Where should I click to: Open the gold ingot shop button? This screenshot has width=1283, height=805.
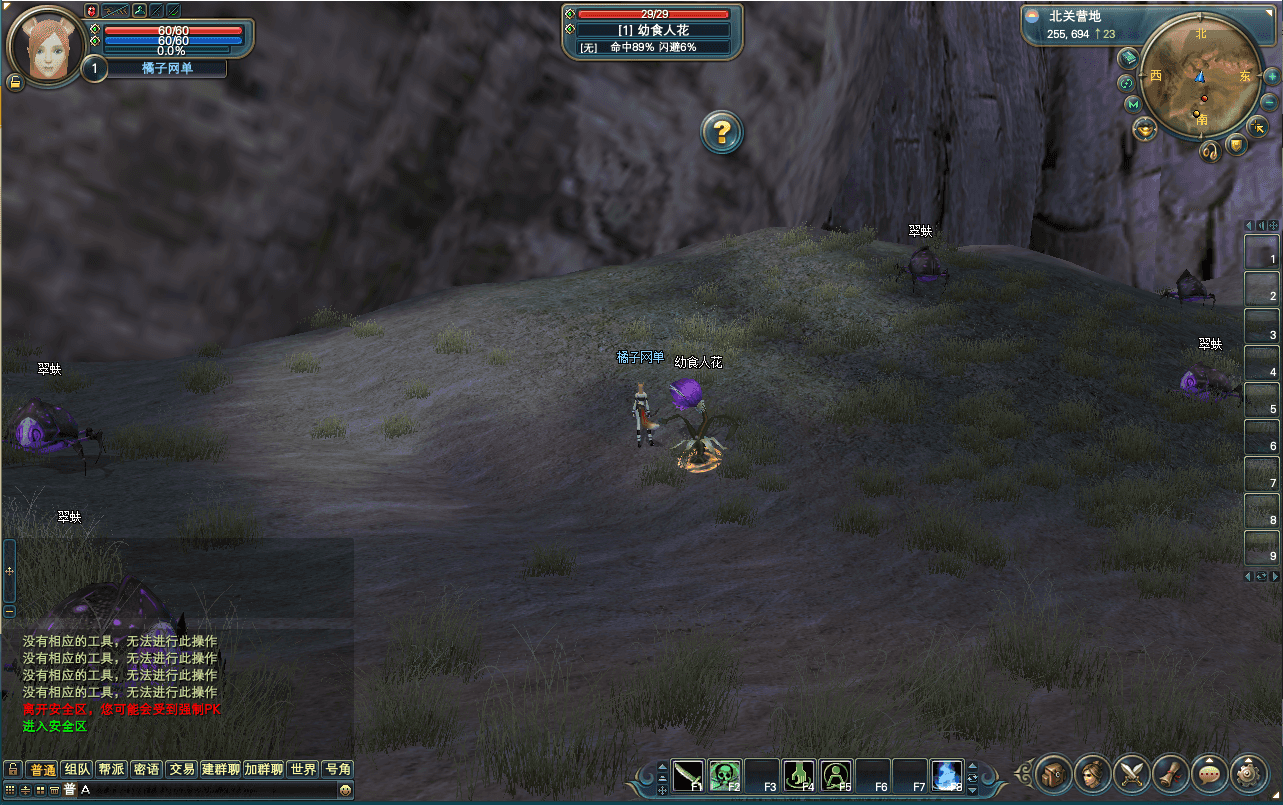tap(1144, 128)
